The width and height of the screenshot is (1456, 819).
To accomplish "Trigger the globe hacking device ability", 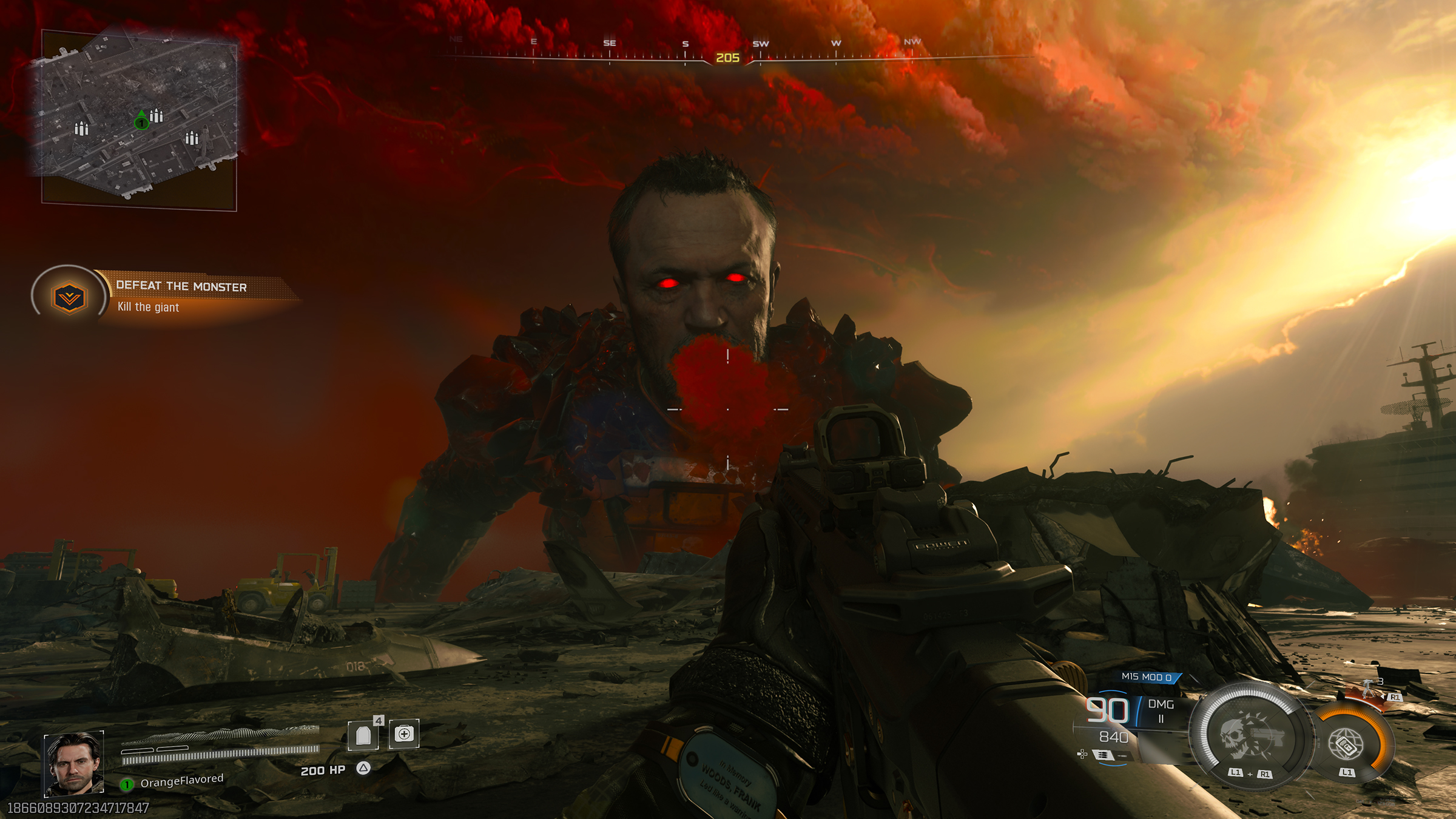I will pos(1347,743).
